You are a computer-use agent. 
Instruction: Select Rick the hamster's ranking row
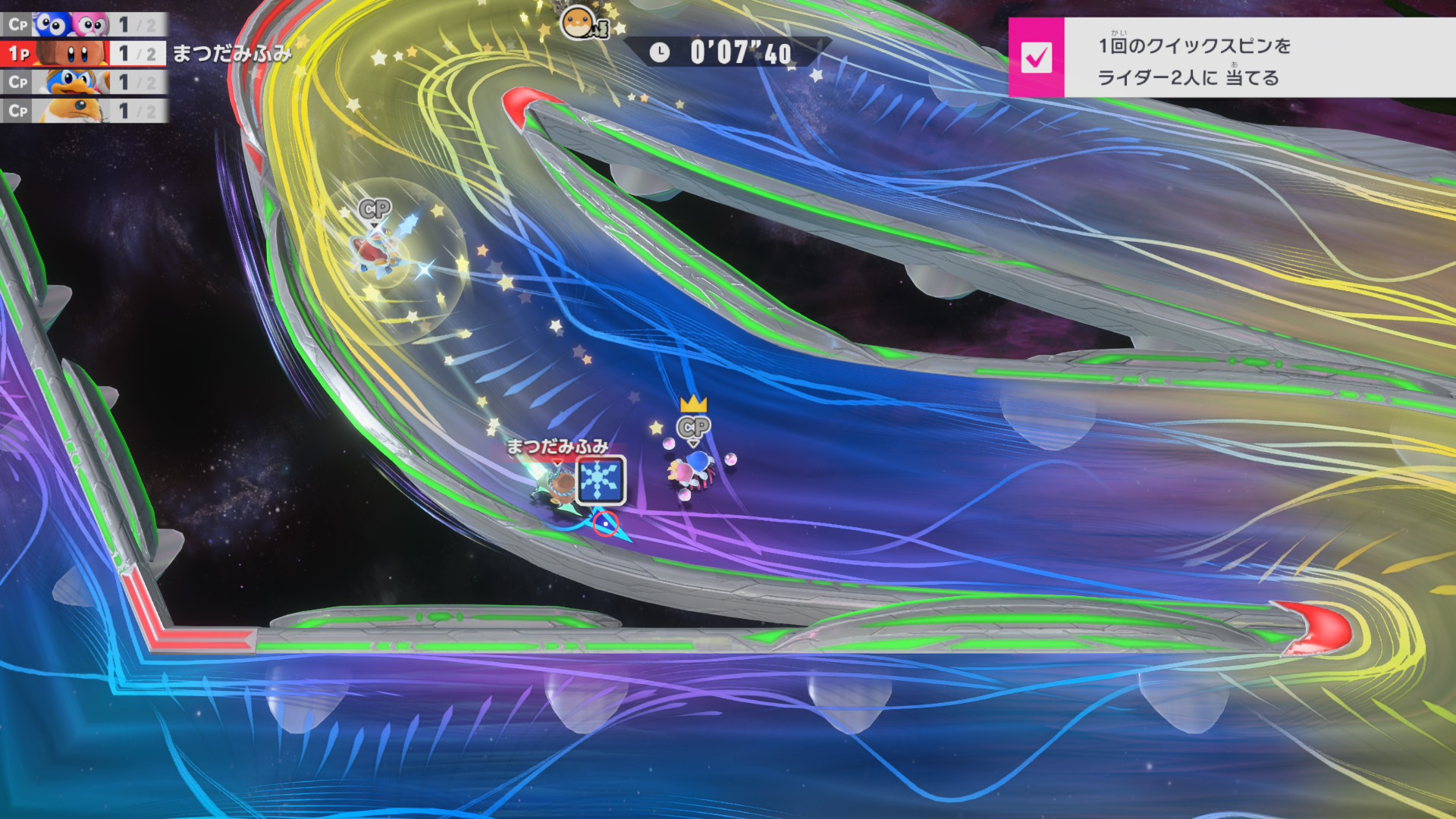(83, 111)
